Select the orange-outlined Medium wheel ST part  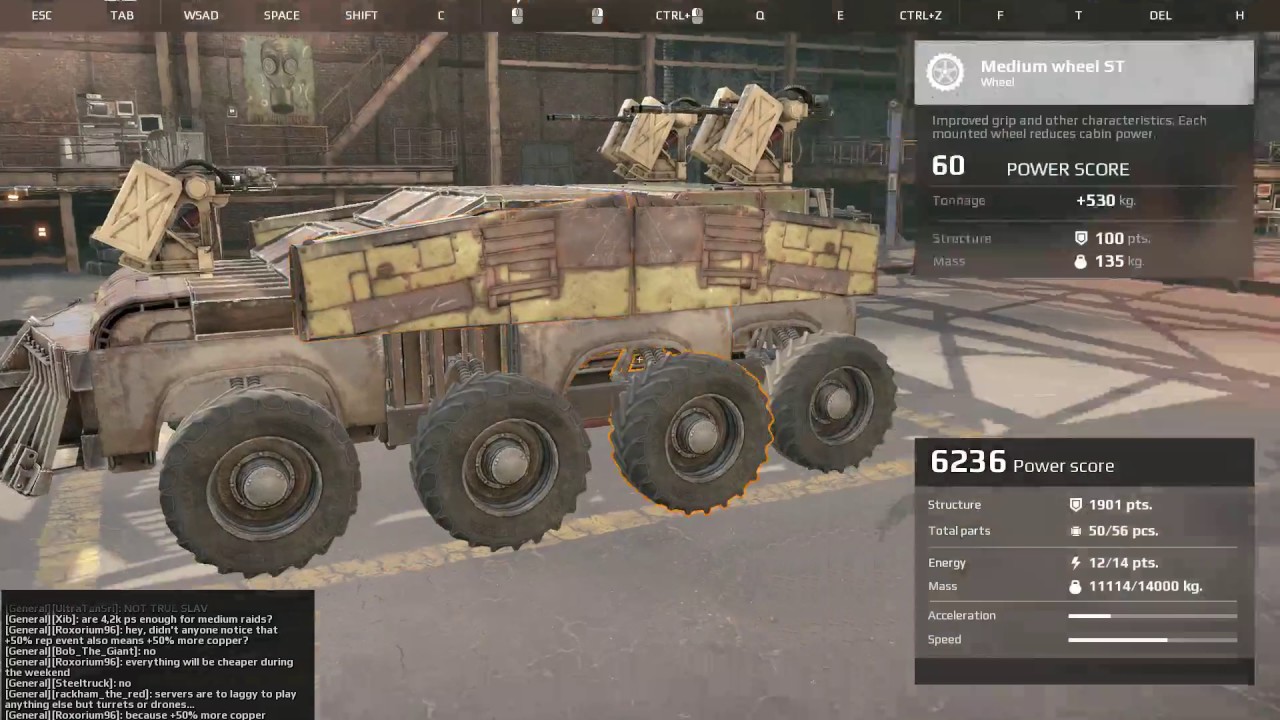(x=692, y=433)
